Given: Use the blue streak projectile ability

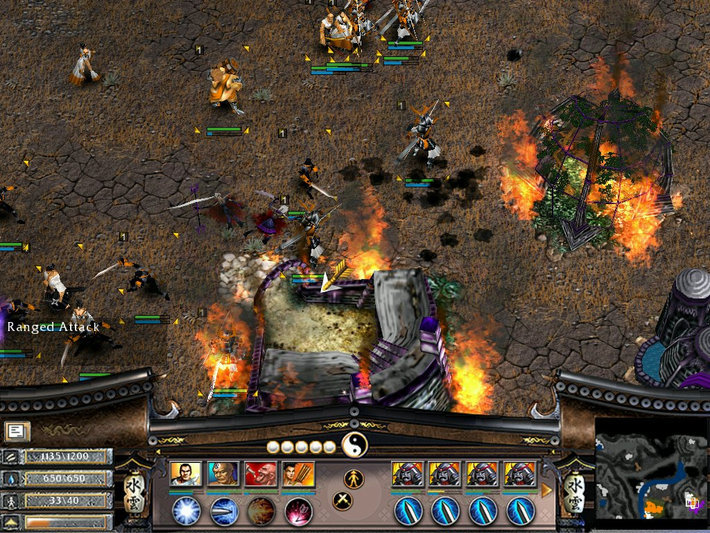Looking at the screenshot, I should pyautogui.click(x=224, y=510).
